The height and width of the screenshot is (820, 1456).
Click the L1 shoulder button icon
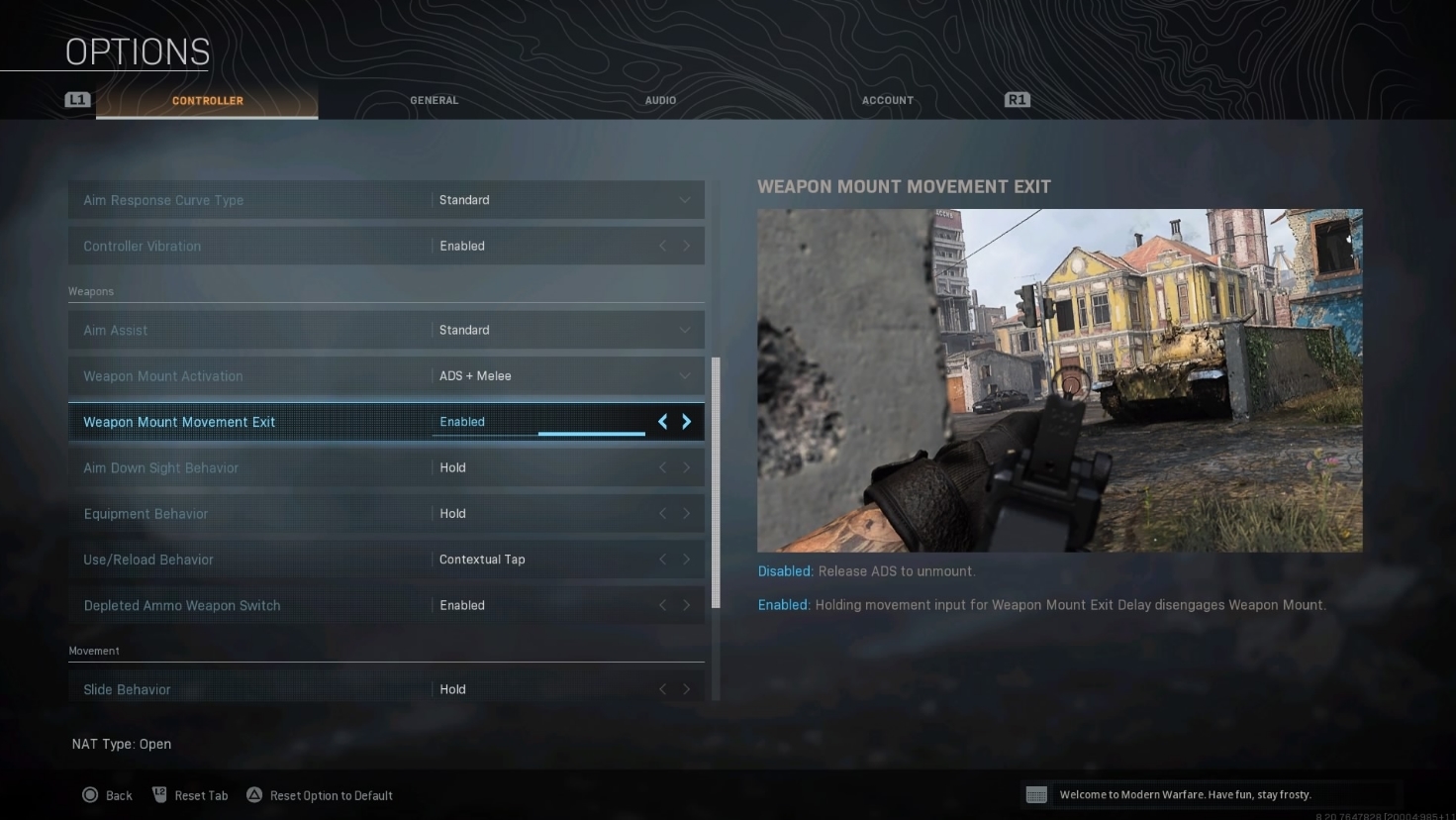coord(77,99)
